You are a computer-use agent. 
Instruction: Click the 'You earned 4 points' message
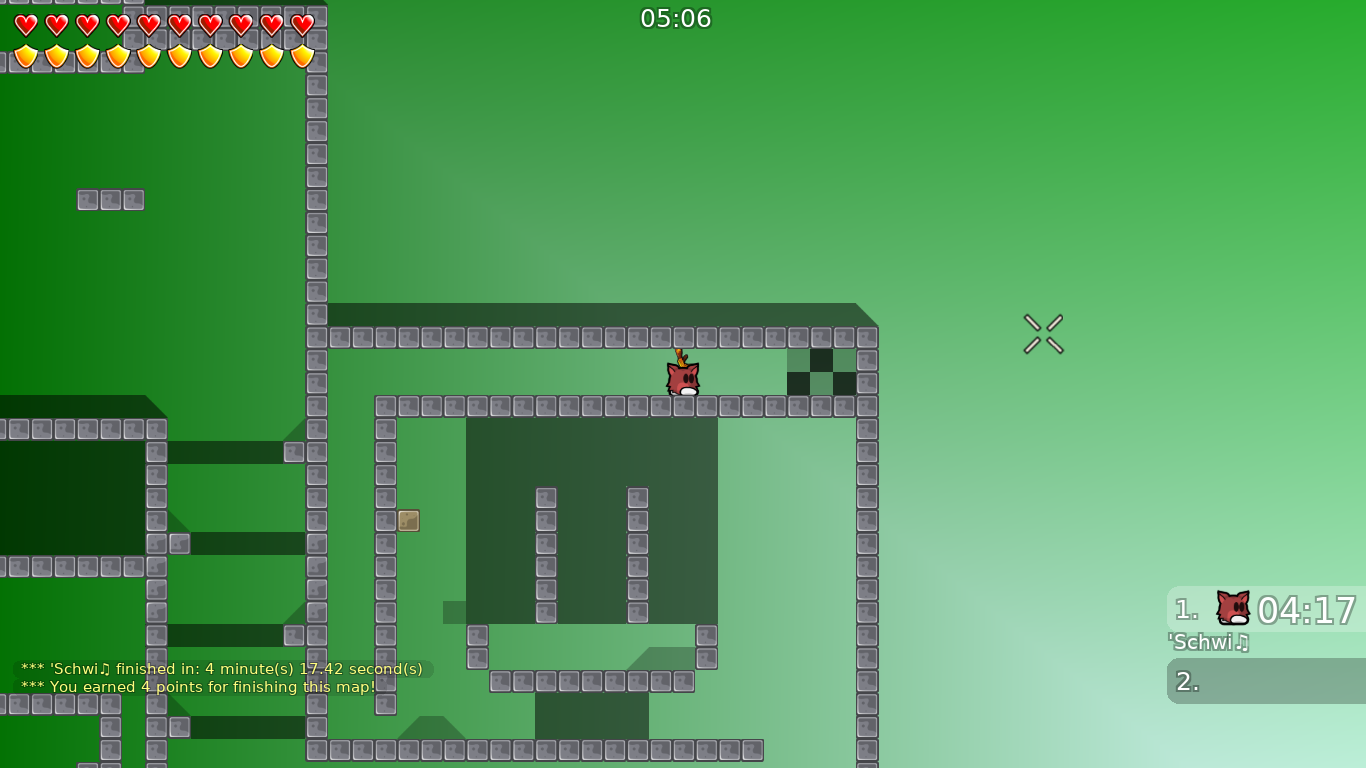pos(207,687)
